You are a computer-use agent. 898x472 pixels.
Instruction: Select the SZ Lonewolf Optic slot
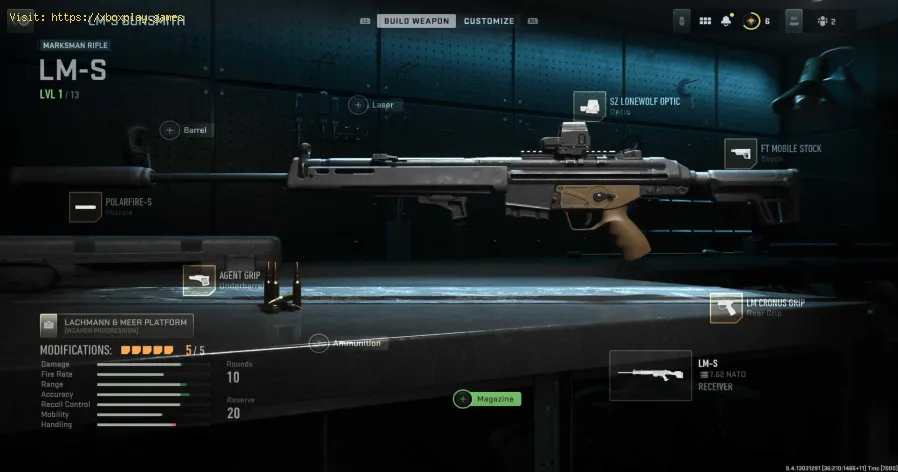click(x=589, y=105)
